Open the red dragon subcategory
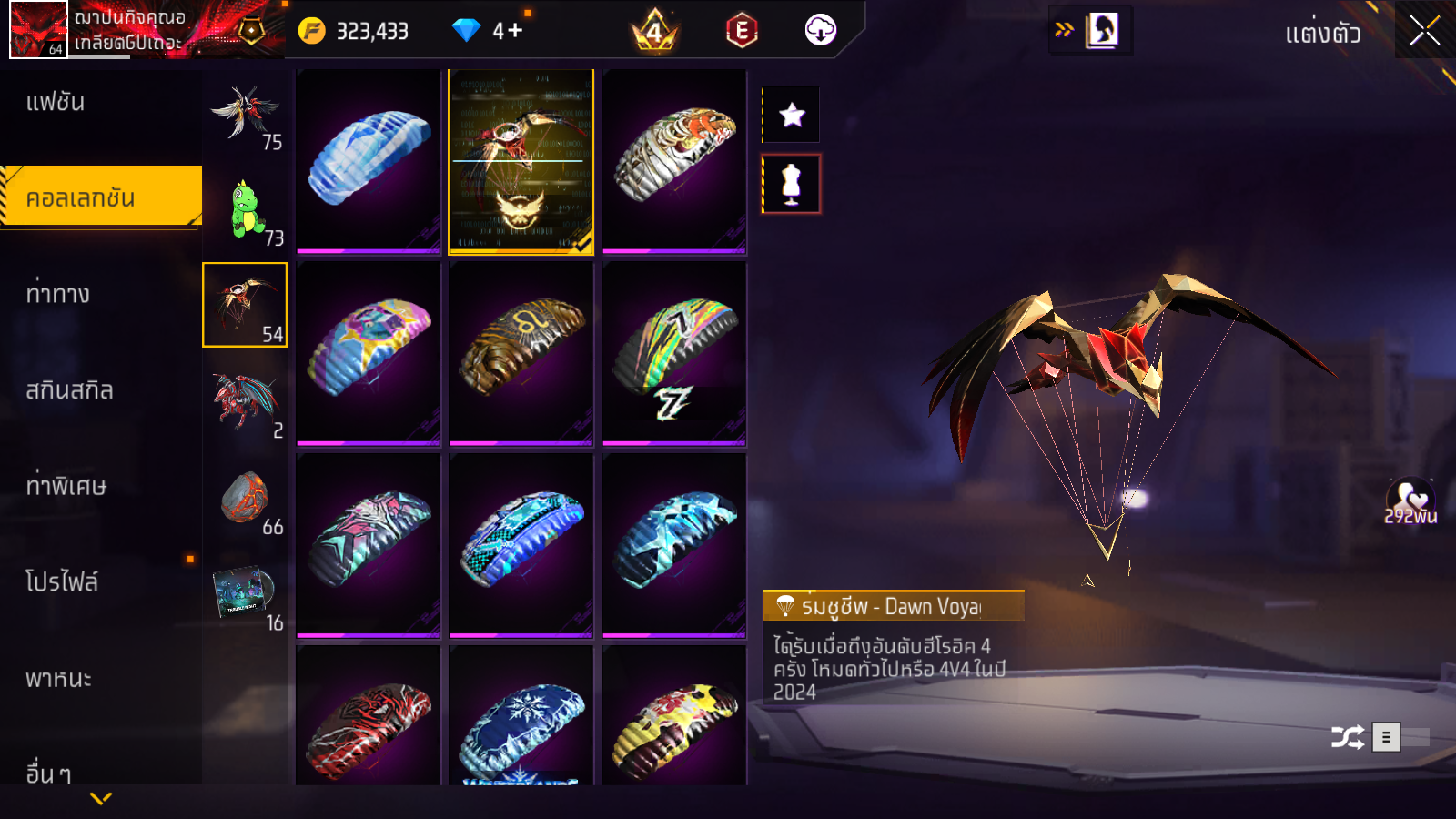The height and width of the screenshot is (819, 1456). 245,402
